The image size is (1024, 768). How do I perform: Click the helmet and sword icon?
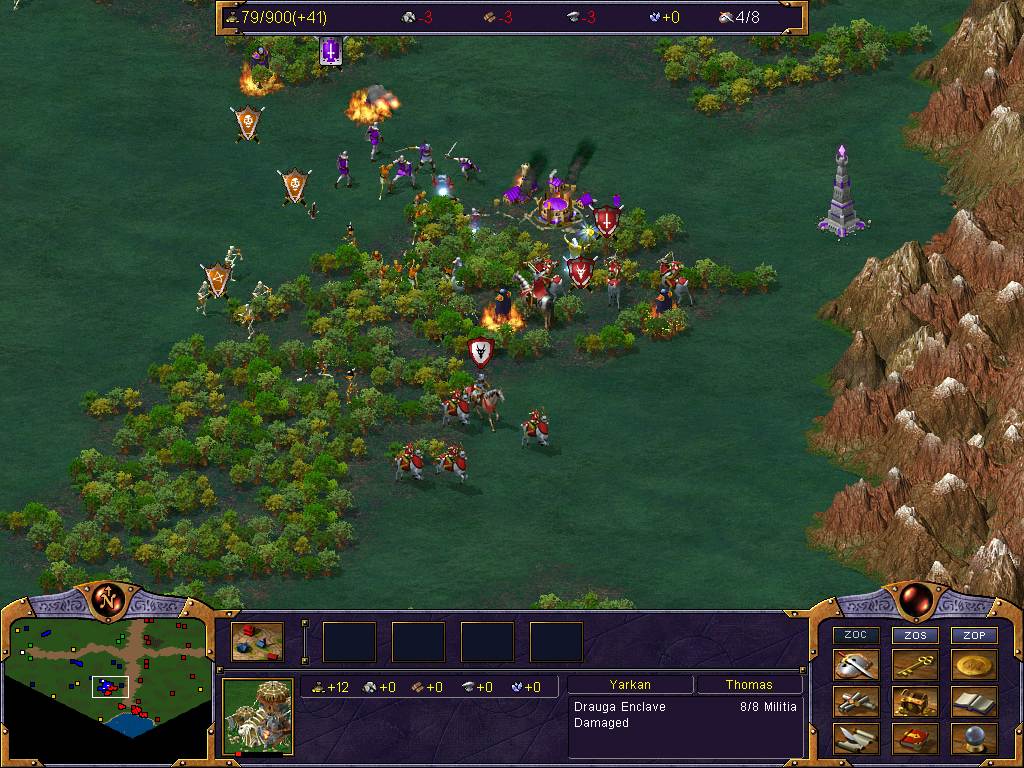coord(857,665)
